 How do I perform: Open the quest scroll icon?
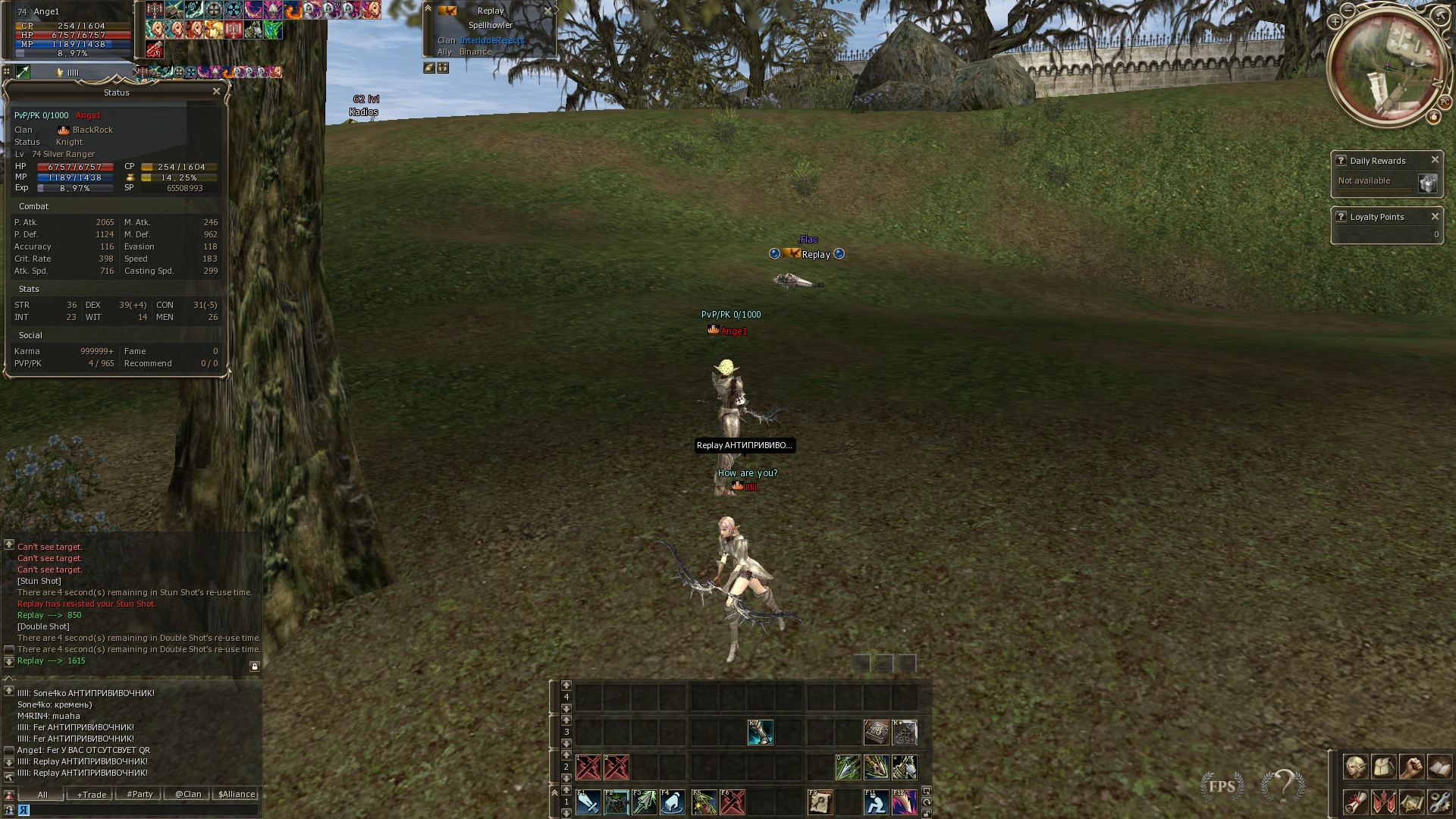(1355, 802)
